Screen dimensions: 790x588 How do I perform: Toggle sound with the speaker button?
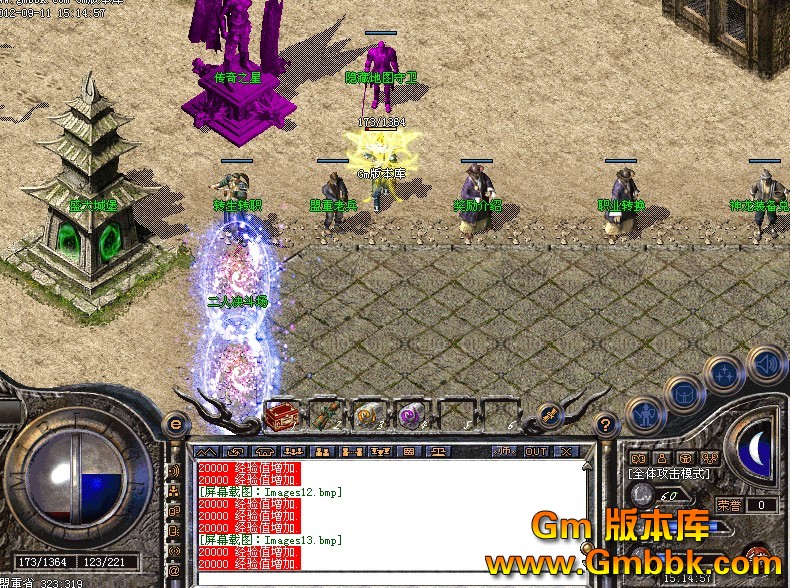pos(766,364)
